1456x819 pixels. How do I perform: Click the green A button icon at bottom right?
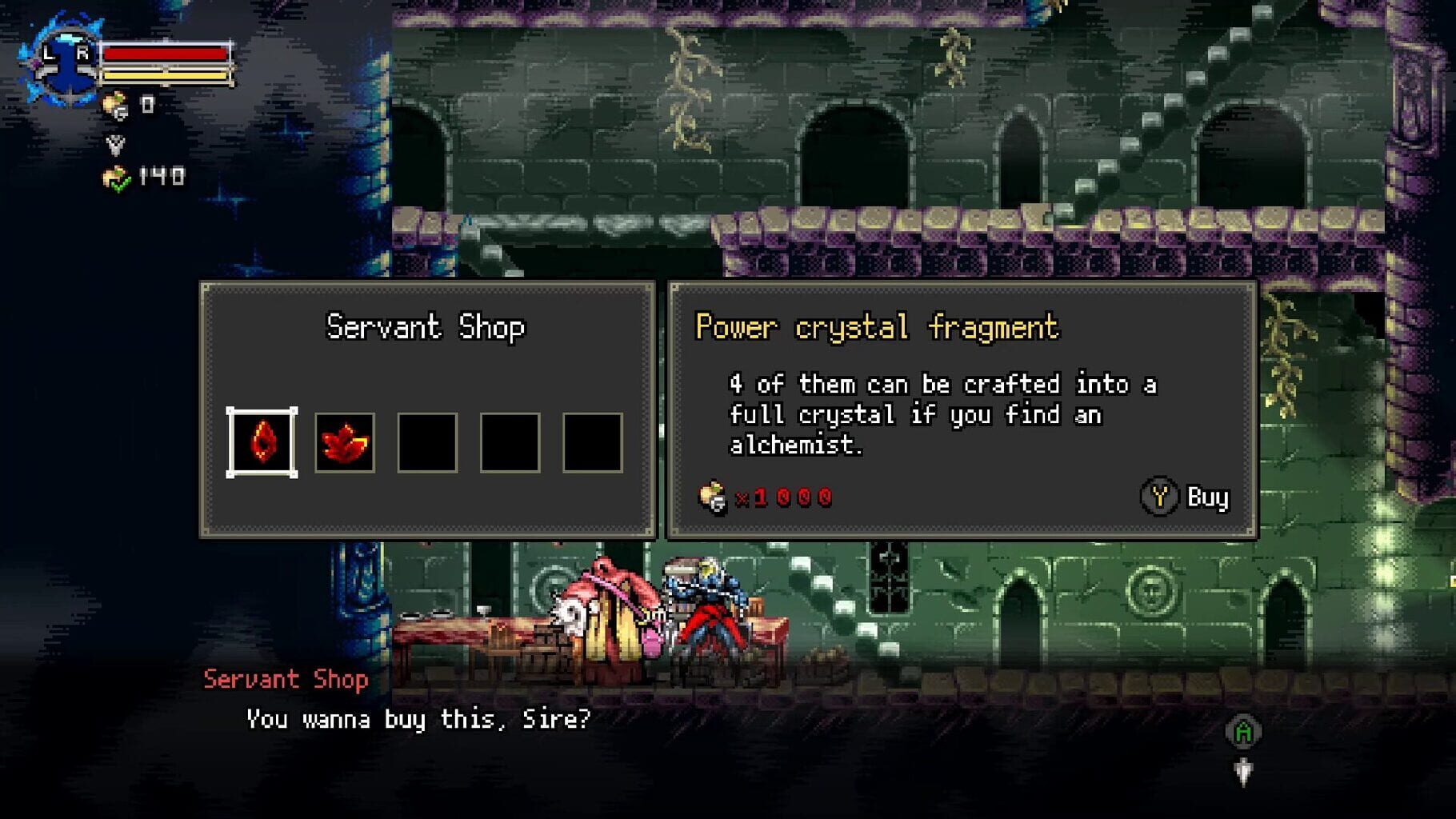[1243, 730]
